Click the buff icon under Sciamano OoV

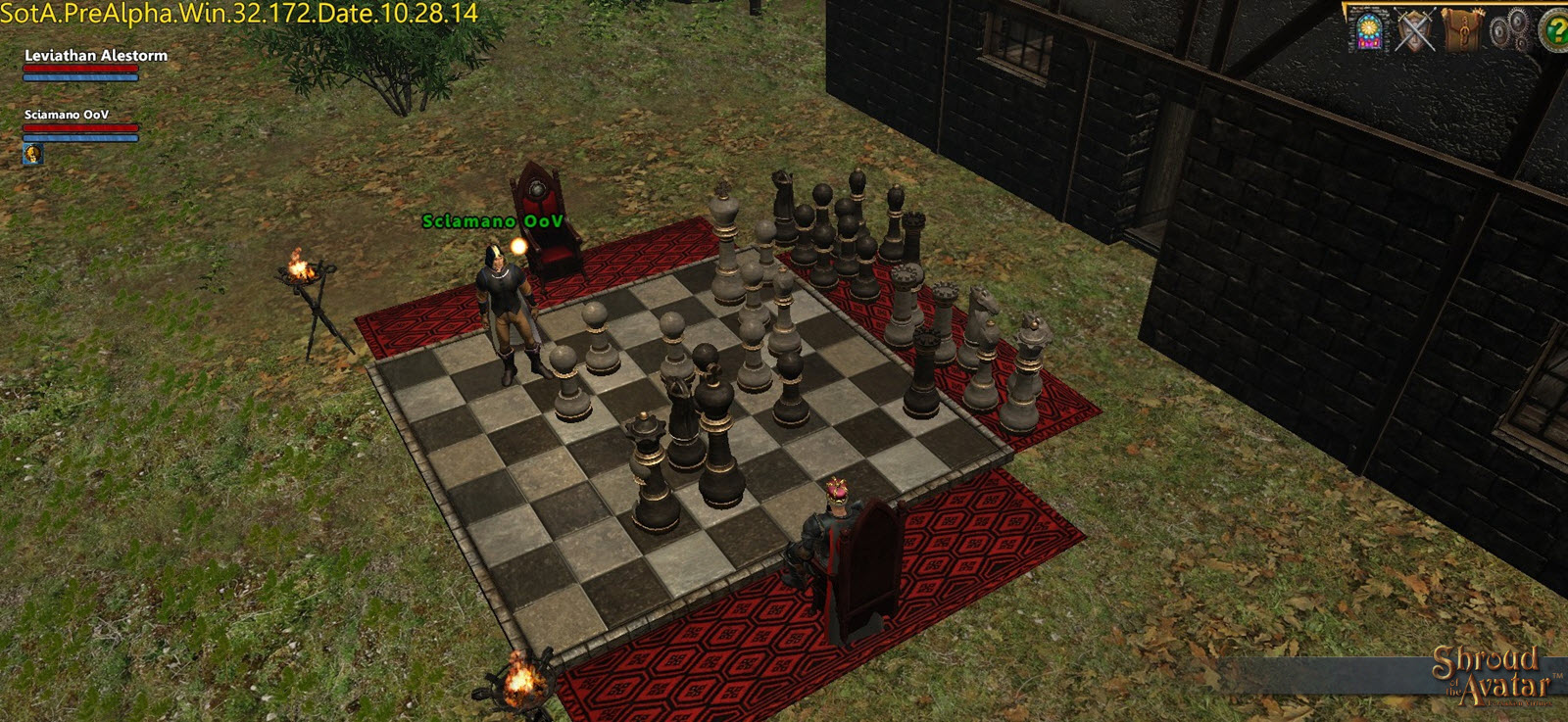(x=32, y=154)
